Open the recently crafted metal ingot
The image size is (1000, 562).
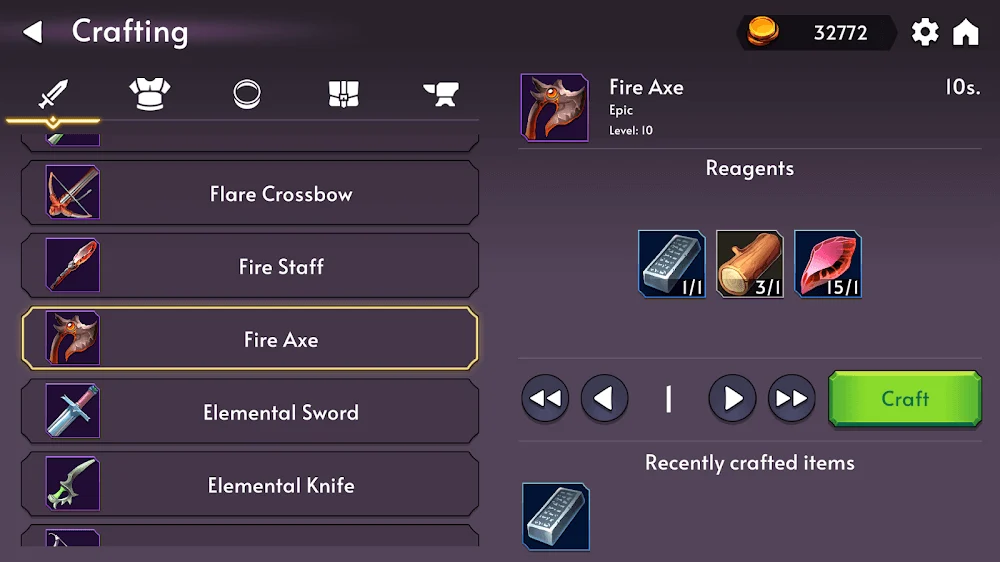tap(556, 516)
